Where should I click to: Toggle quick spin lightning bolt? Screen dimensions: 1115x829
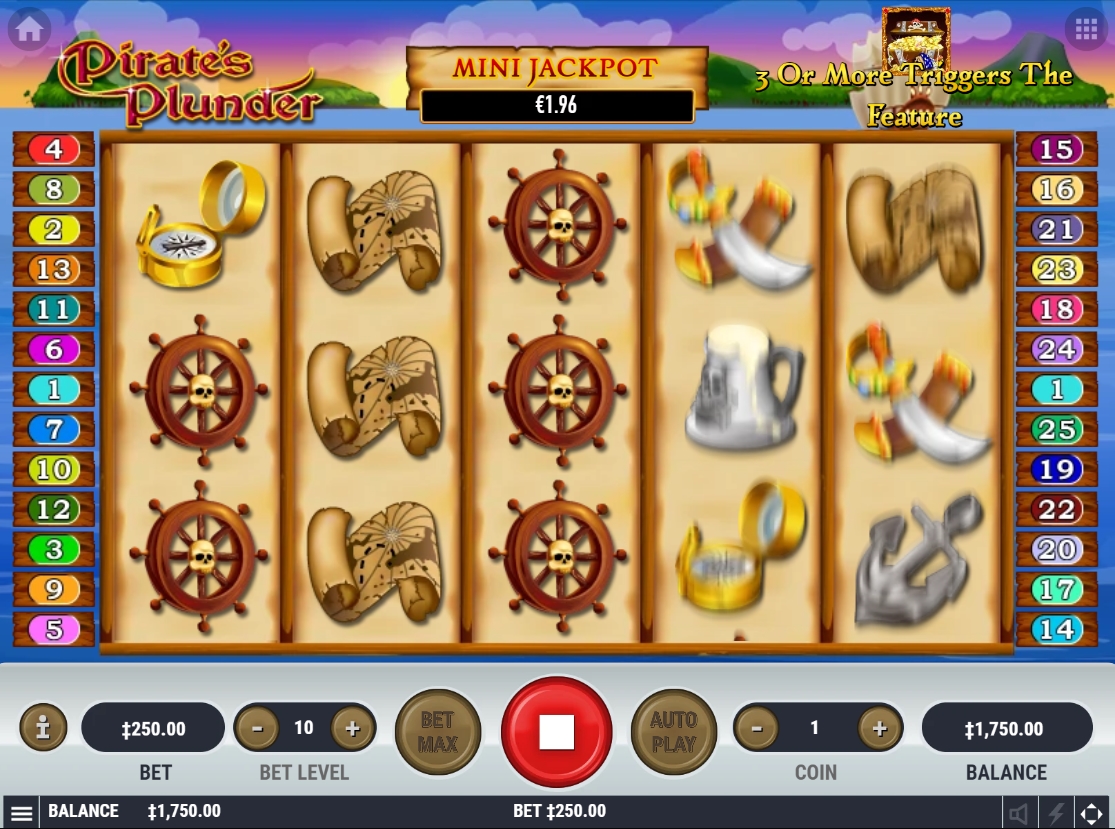click(1055, 812)
